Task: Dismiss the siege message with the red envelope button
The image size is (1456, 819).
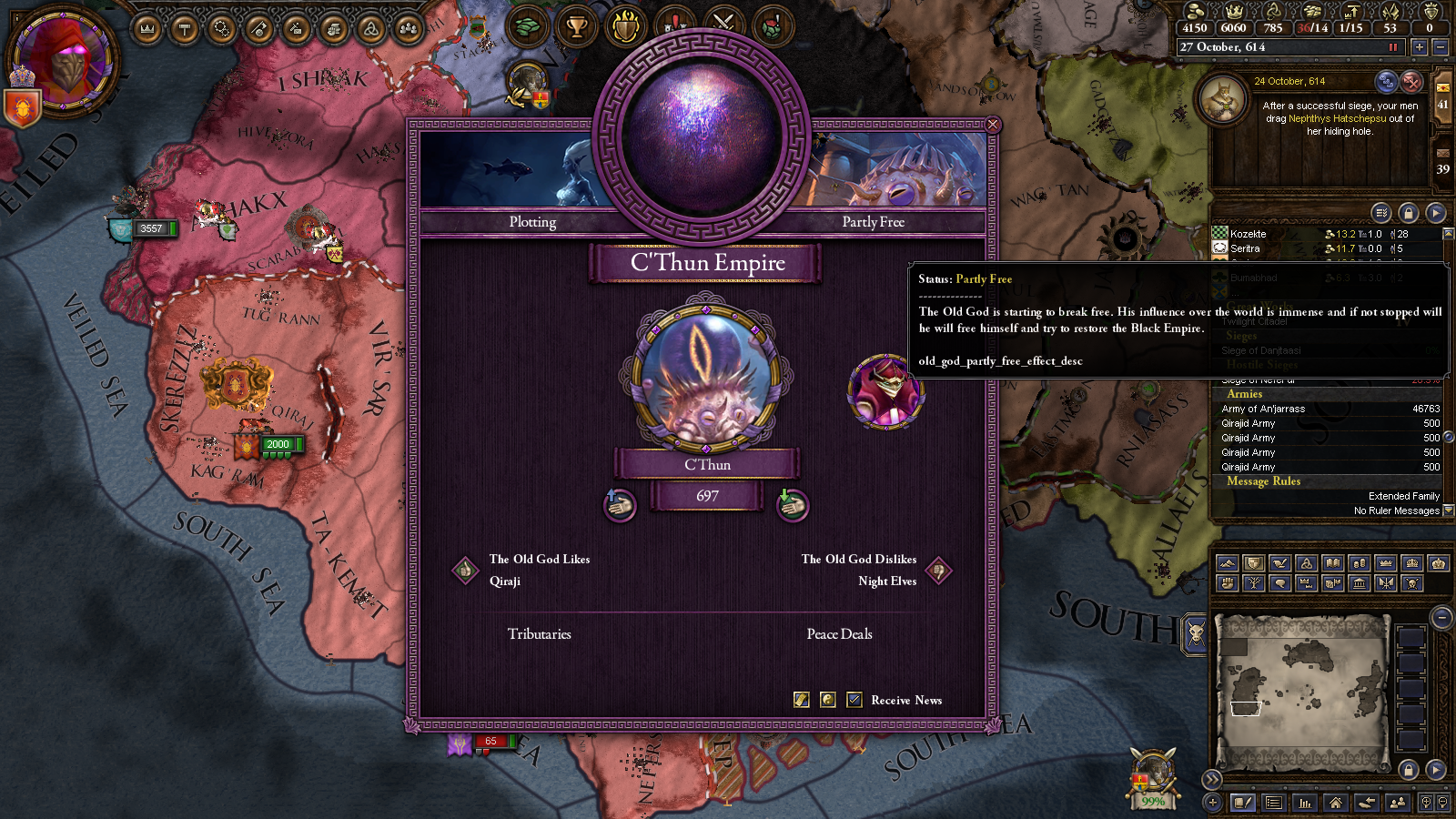Action: 1411,82
